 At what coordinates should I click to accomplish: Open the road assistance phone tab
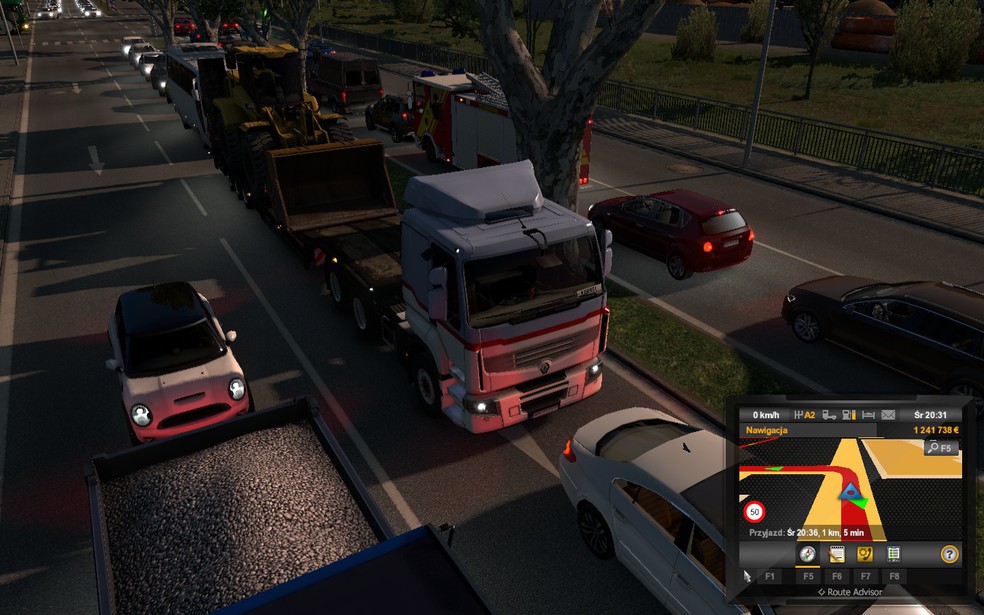(865, 553)
